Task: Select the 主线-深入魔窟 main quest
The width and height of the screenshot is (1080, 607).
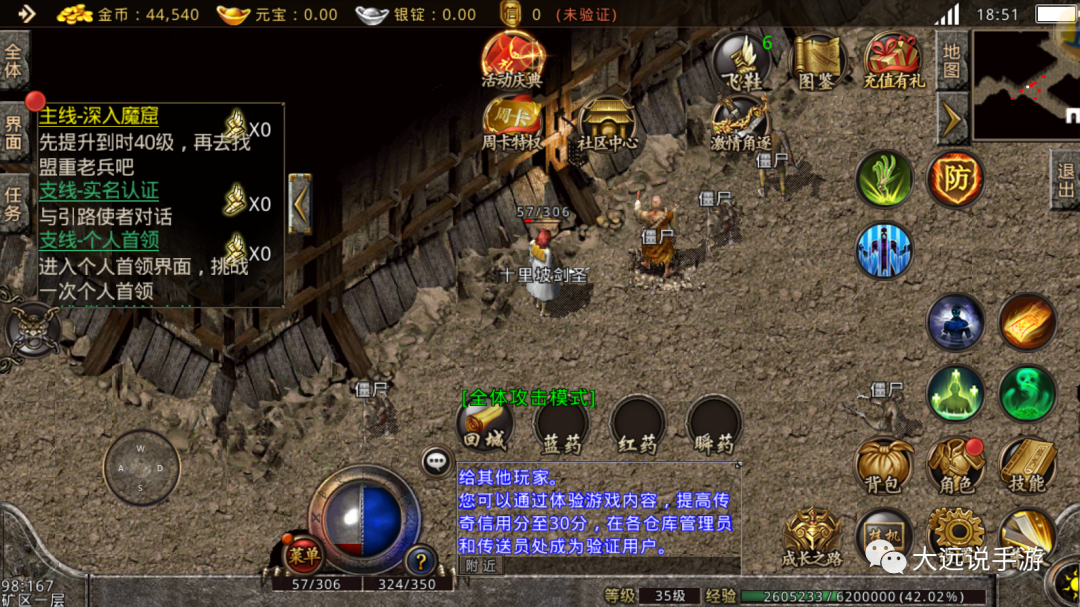Action: (x=99, y=117)
